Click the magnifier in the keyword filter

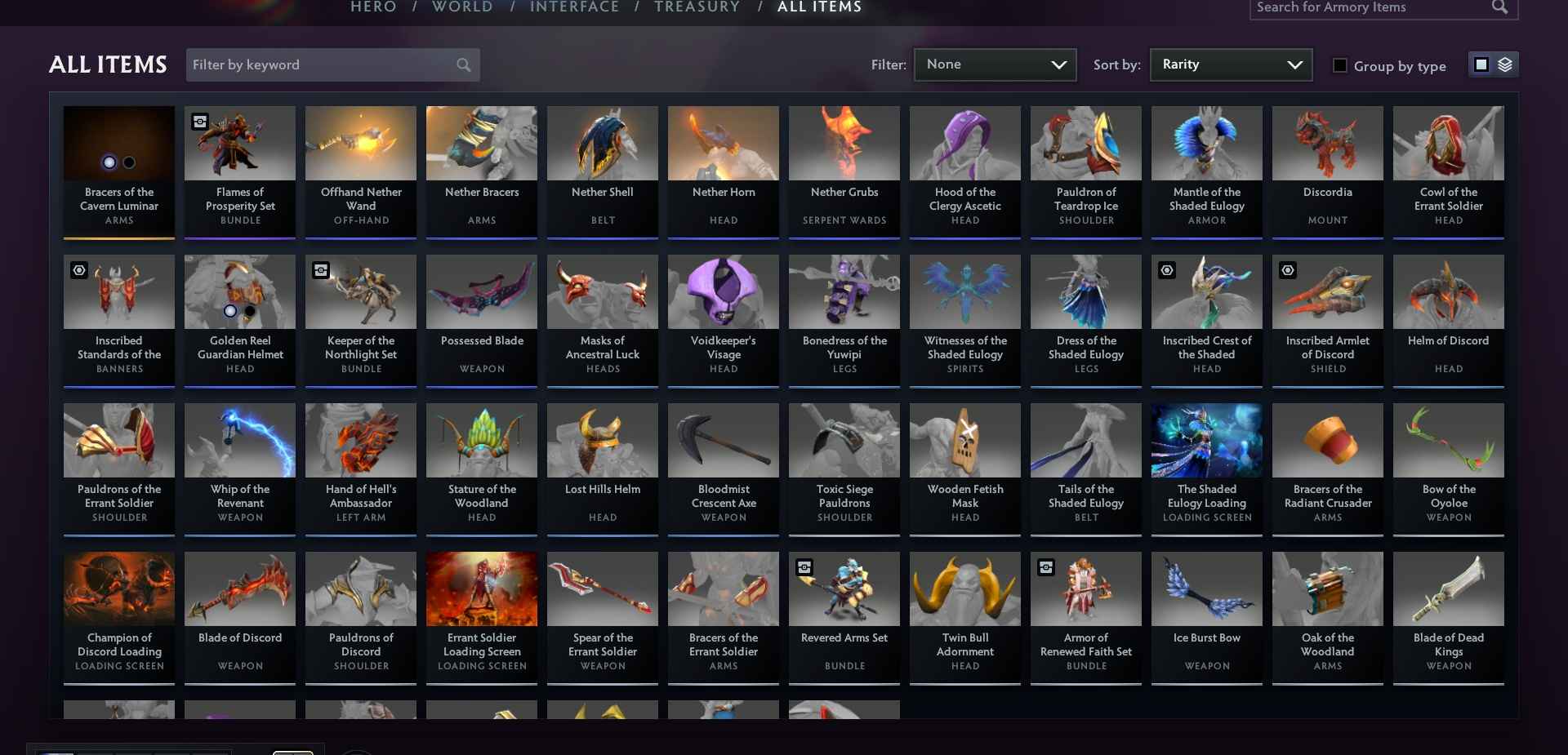pos(464,64)
